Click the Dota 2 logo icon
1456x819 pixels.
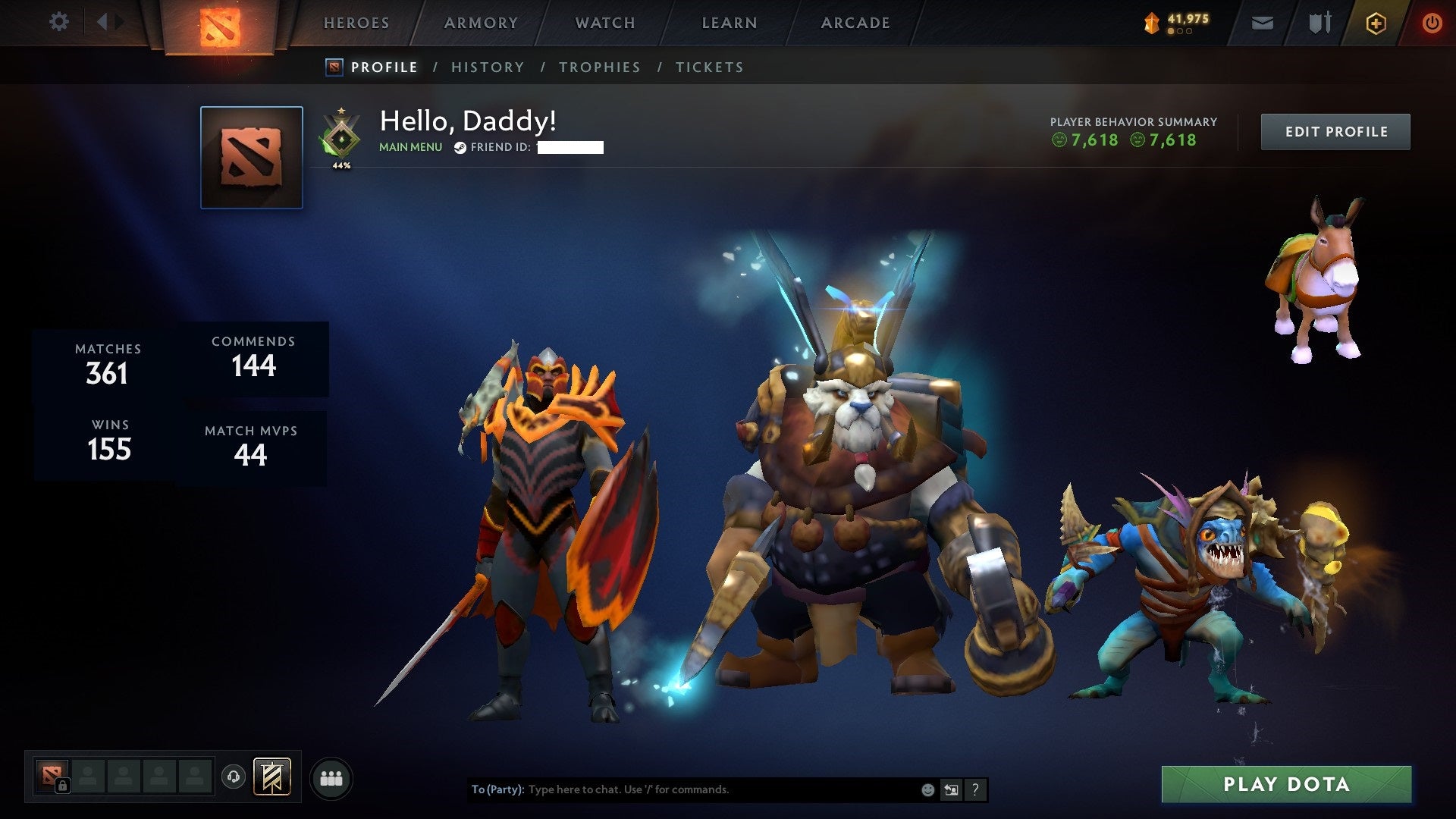pos(220,23)
